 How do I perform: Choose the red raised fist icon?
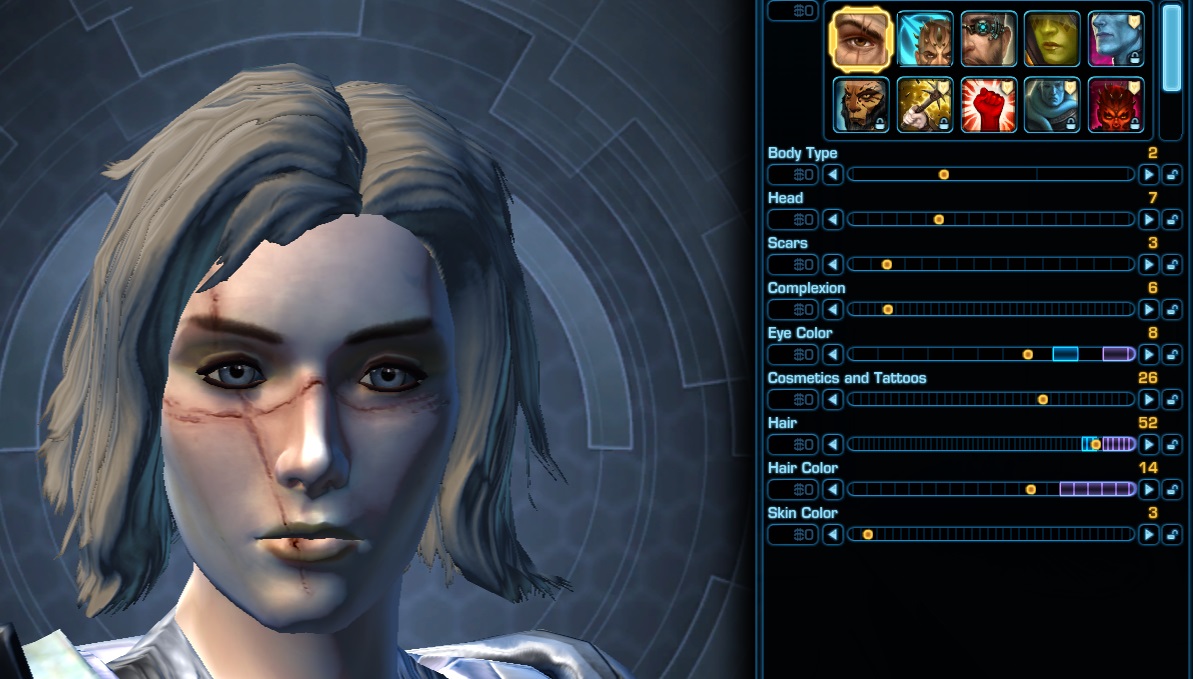[x=989, y=104]
